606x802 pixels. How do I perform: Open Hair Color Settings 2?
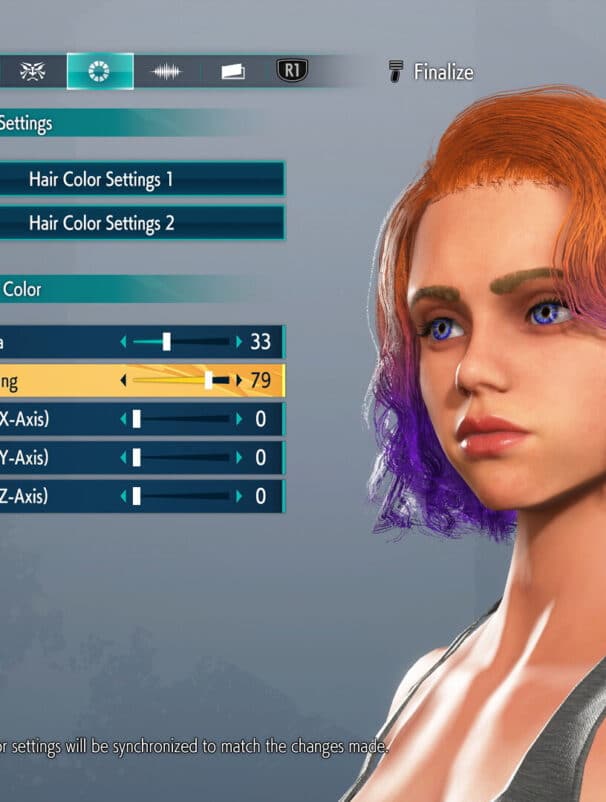pos(140,223)
